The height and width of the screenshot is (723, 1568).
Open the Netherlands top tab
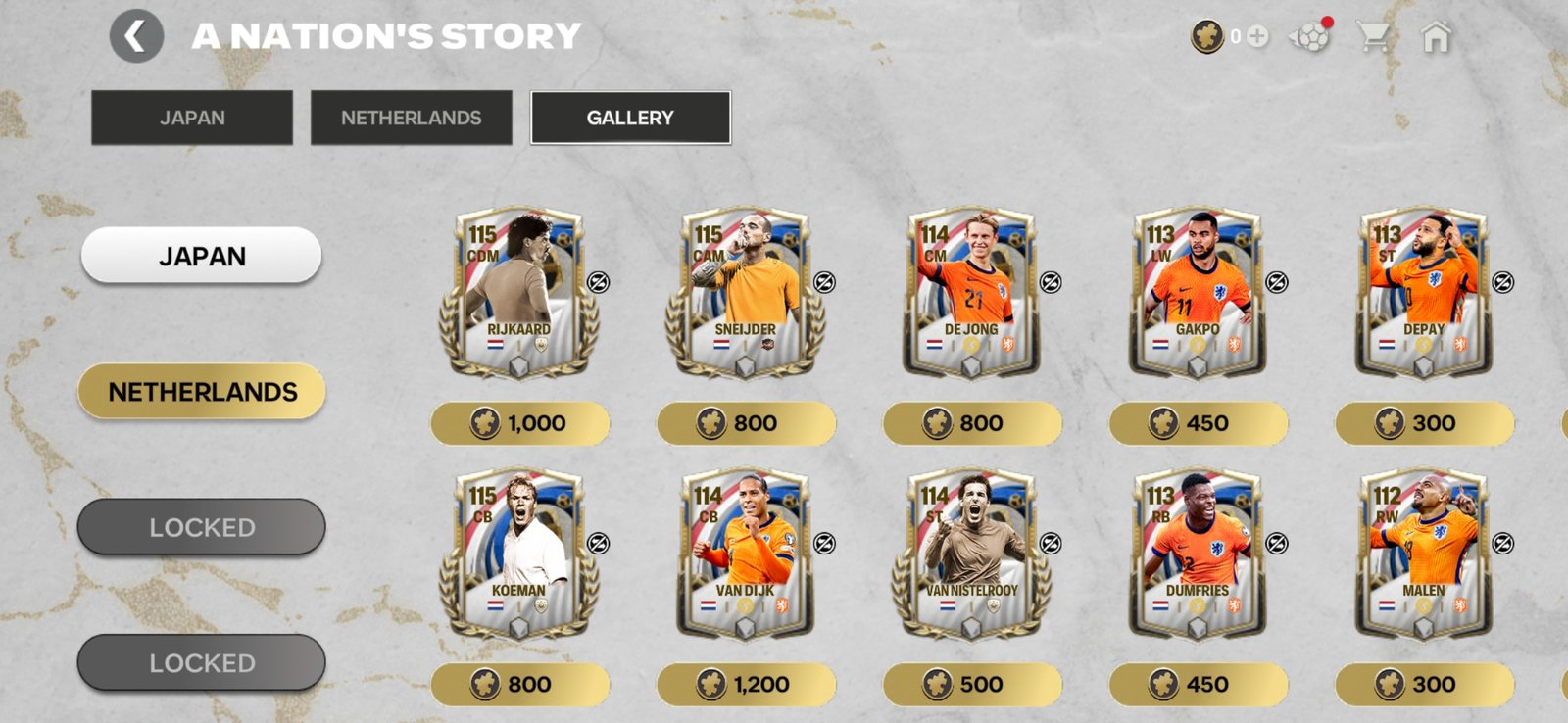[x=411, y=118]
